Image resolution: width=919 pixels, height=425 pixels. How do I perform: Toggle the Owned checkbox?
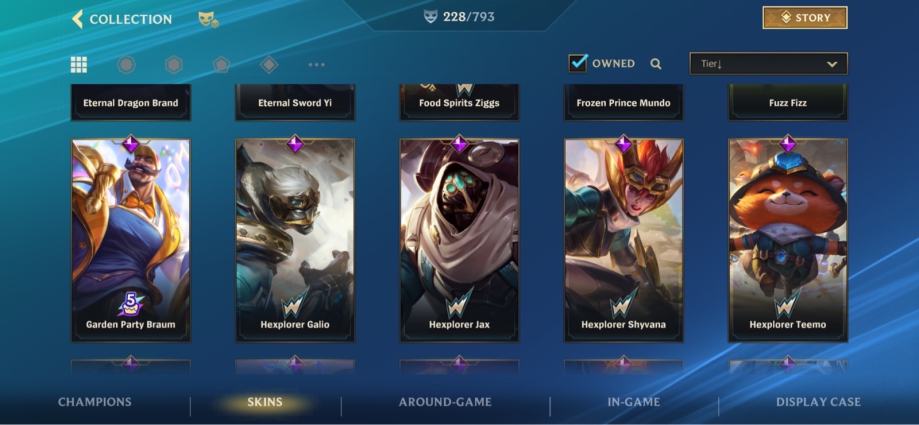(578, 63)
